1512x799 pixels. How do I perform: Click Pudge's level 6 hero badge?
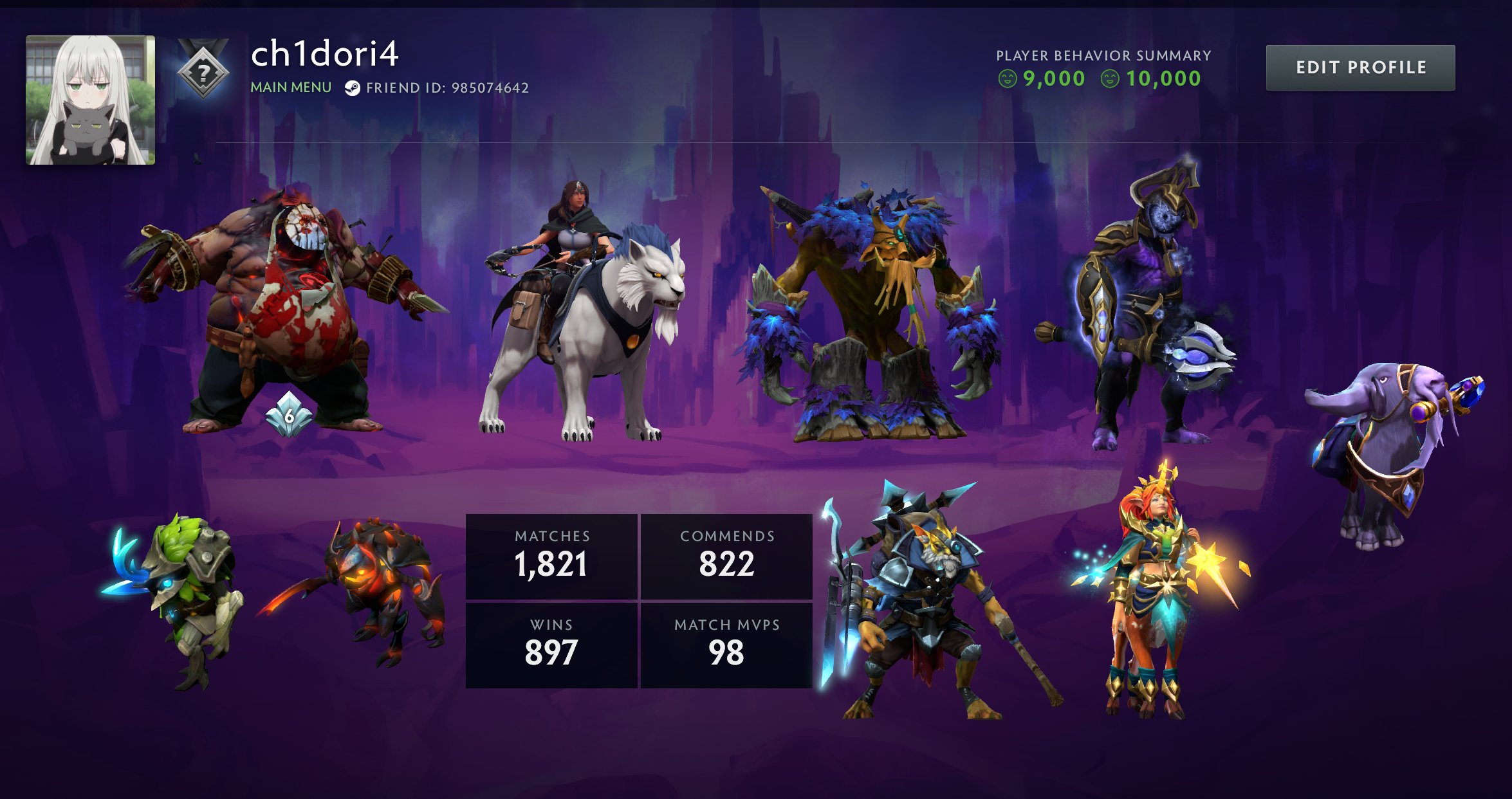(289, 416)
